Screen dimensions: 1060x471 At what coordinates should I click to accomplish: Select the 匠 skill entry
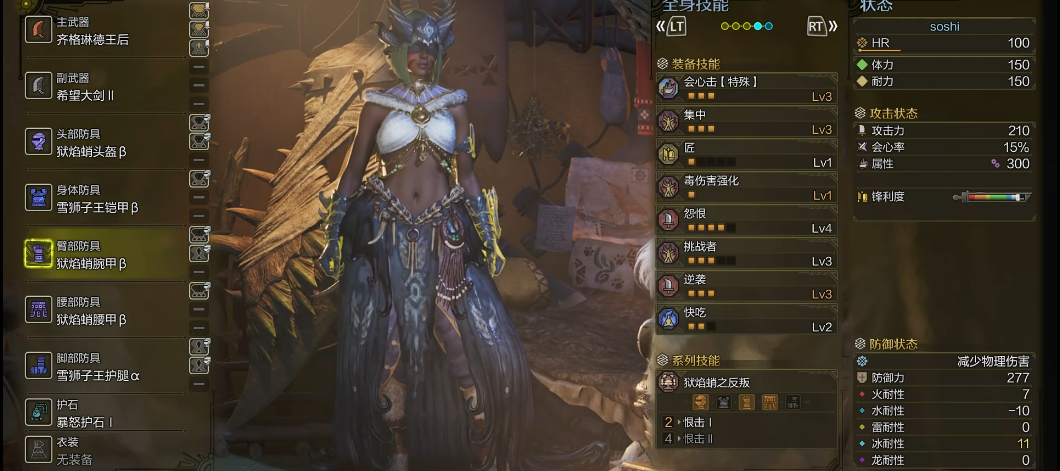tap(746, 155)
